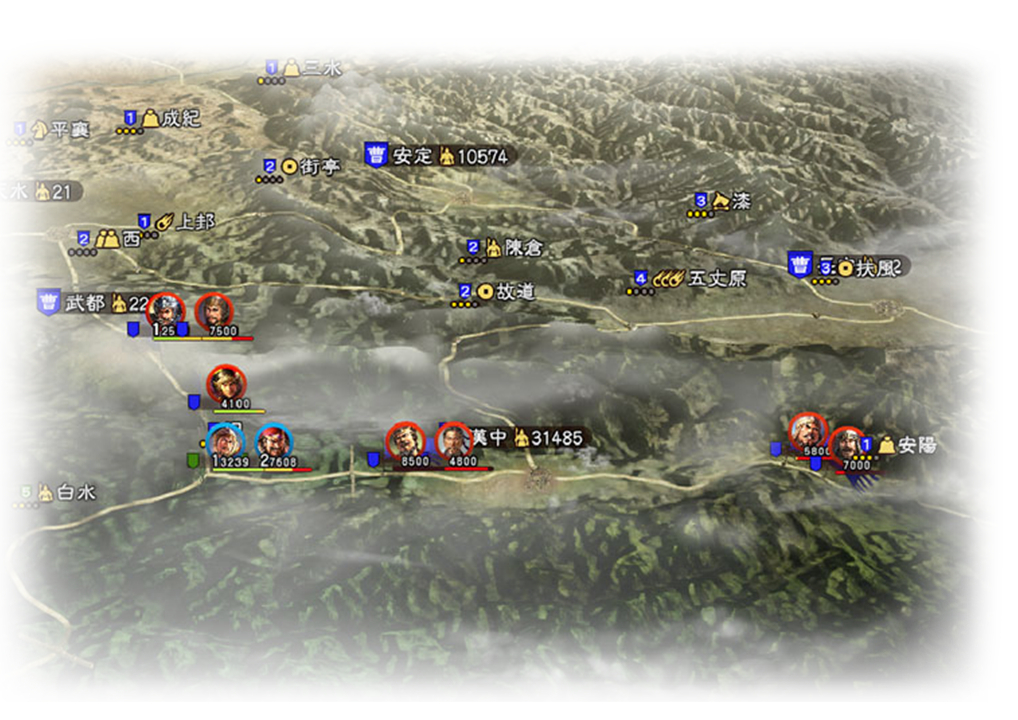Select the army portrait showing 8500 troops

tap(405, 440)
